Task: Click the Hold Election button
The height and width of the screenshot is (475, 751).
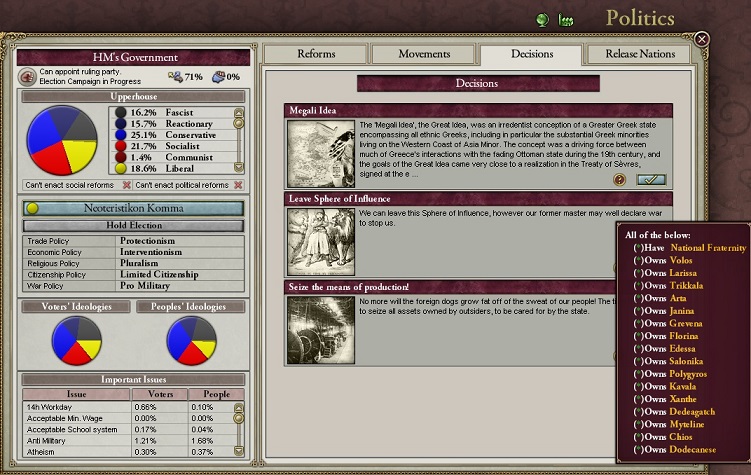Action: [x=132, y=226]
